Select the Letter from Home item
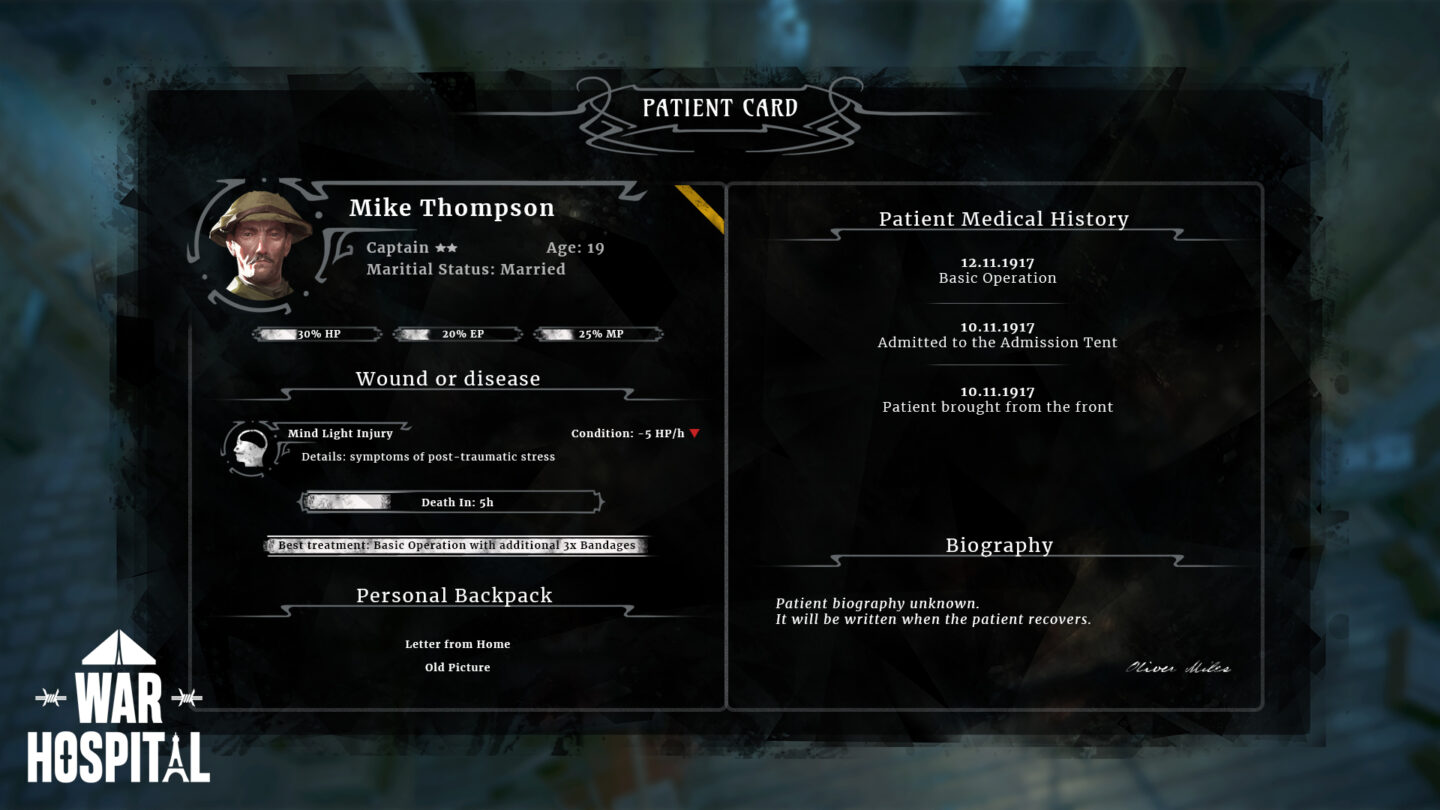This screenshot has height=810, width=1440. point(456,644)
